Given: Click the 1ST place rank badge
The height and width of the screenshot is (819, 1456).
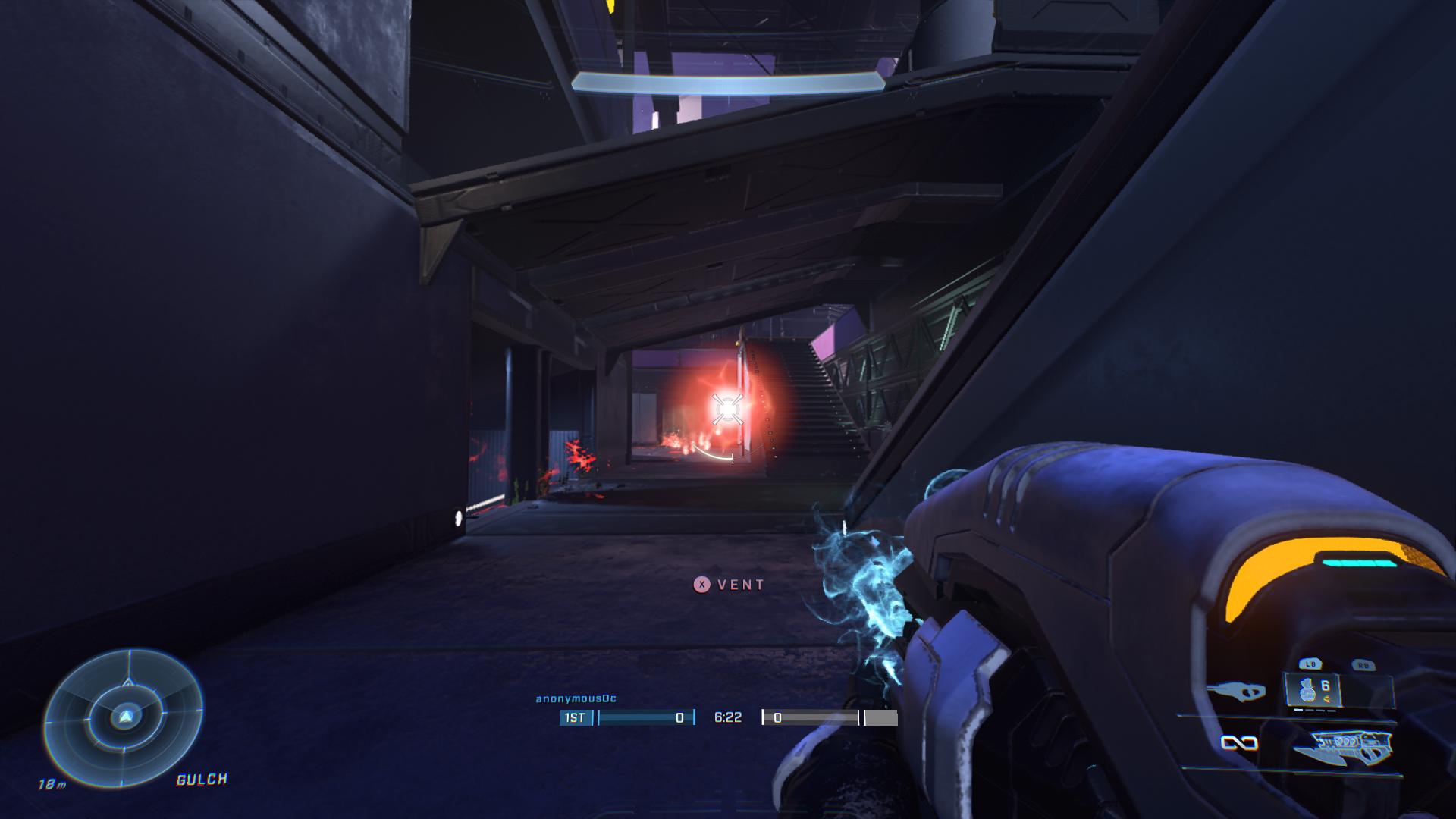Looking at the screenshot, I should click(x=575, y=717).
